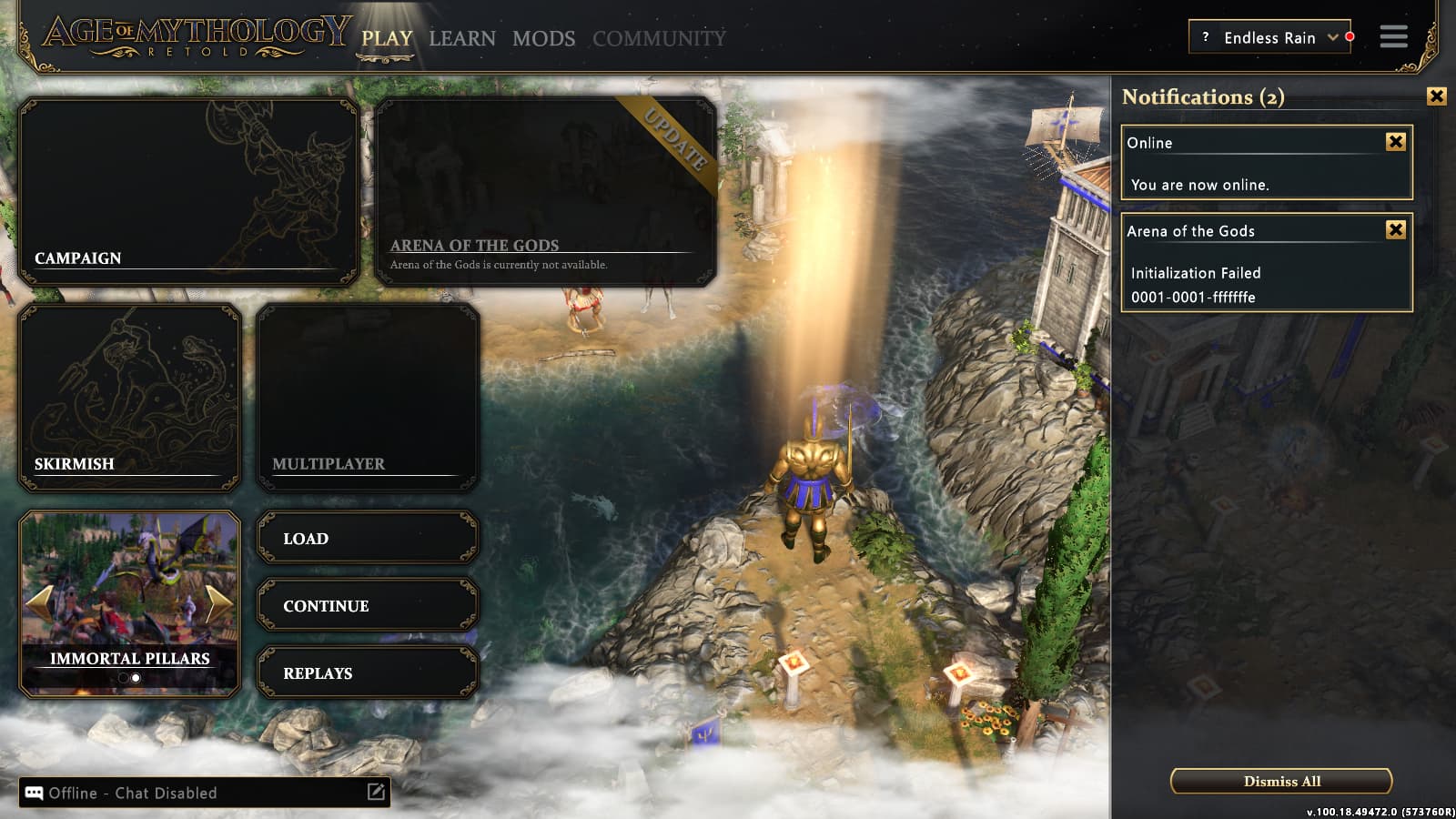Start a Skirmish game
The image size is (1456, 819).
(x=129, y=398)
